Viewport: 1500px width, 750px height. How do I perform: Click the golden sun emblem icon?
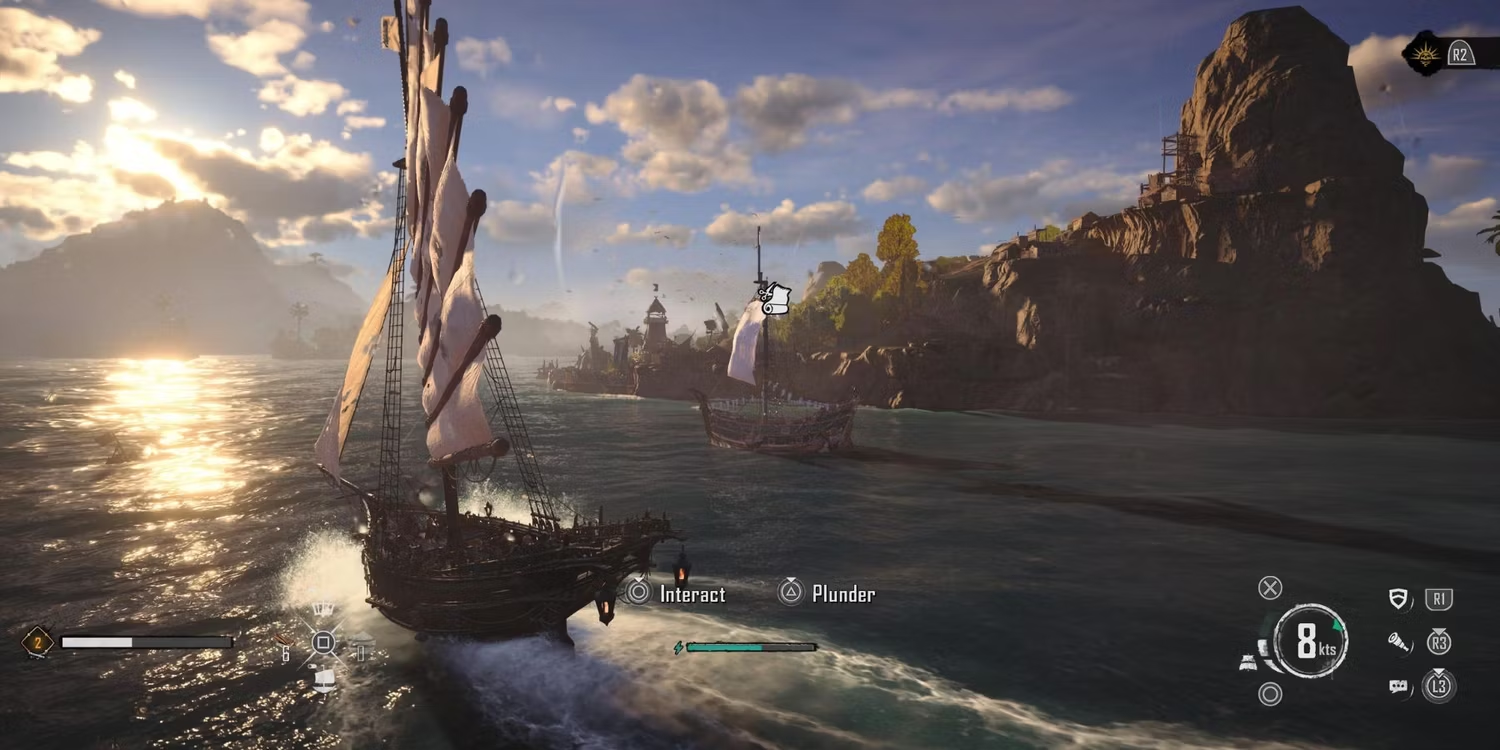pyautogui.click(x=1422, y=54)
